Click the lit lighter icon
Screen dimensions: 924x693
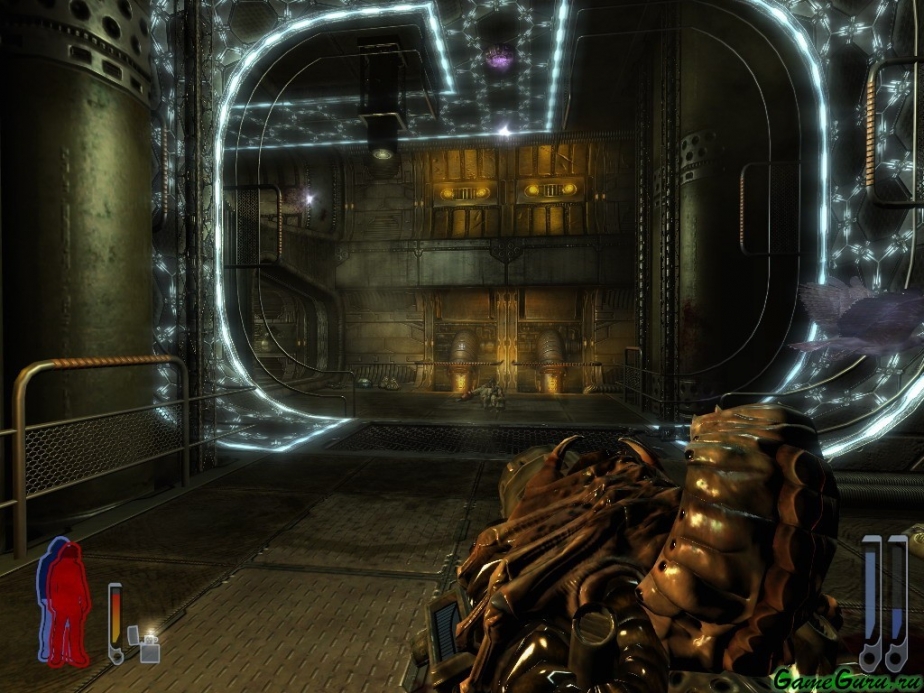[x=150, y=645]
